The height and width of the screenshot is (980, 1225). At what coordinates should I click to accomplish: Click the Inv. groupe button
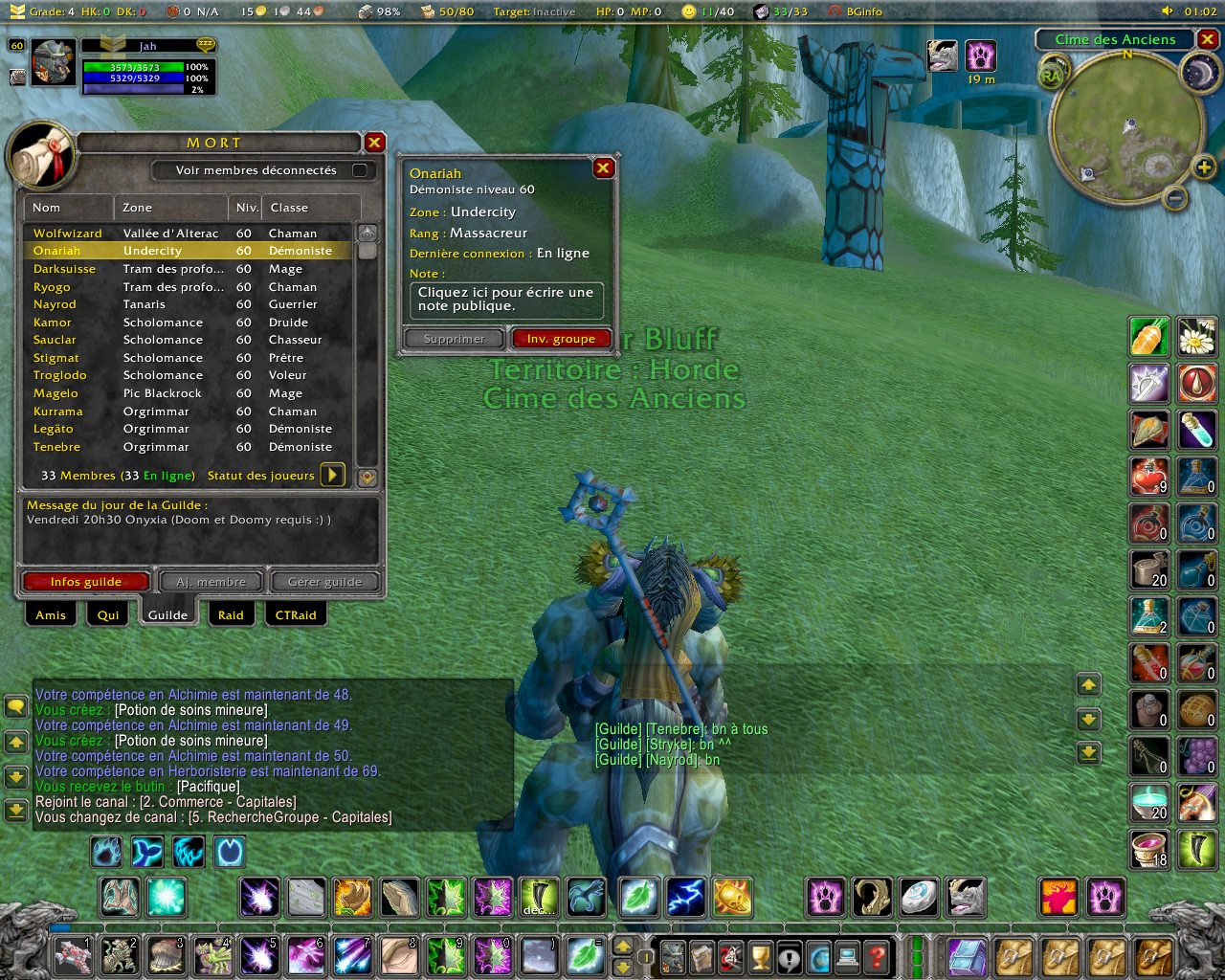561,339
